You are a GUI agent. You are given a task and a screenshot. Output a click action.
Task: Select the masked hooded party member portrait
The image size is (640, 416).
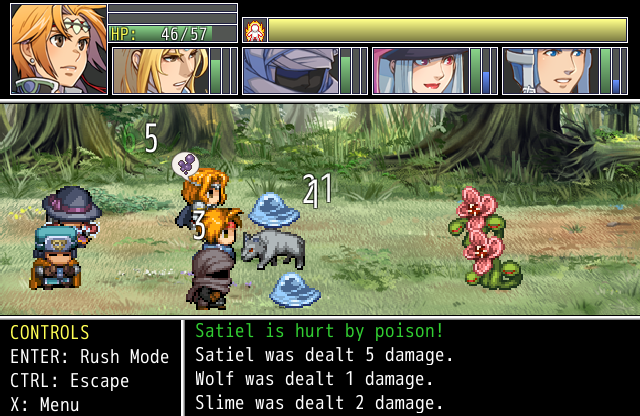(x=289, y=71)
